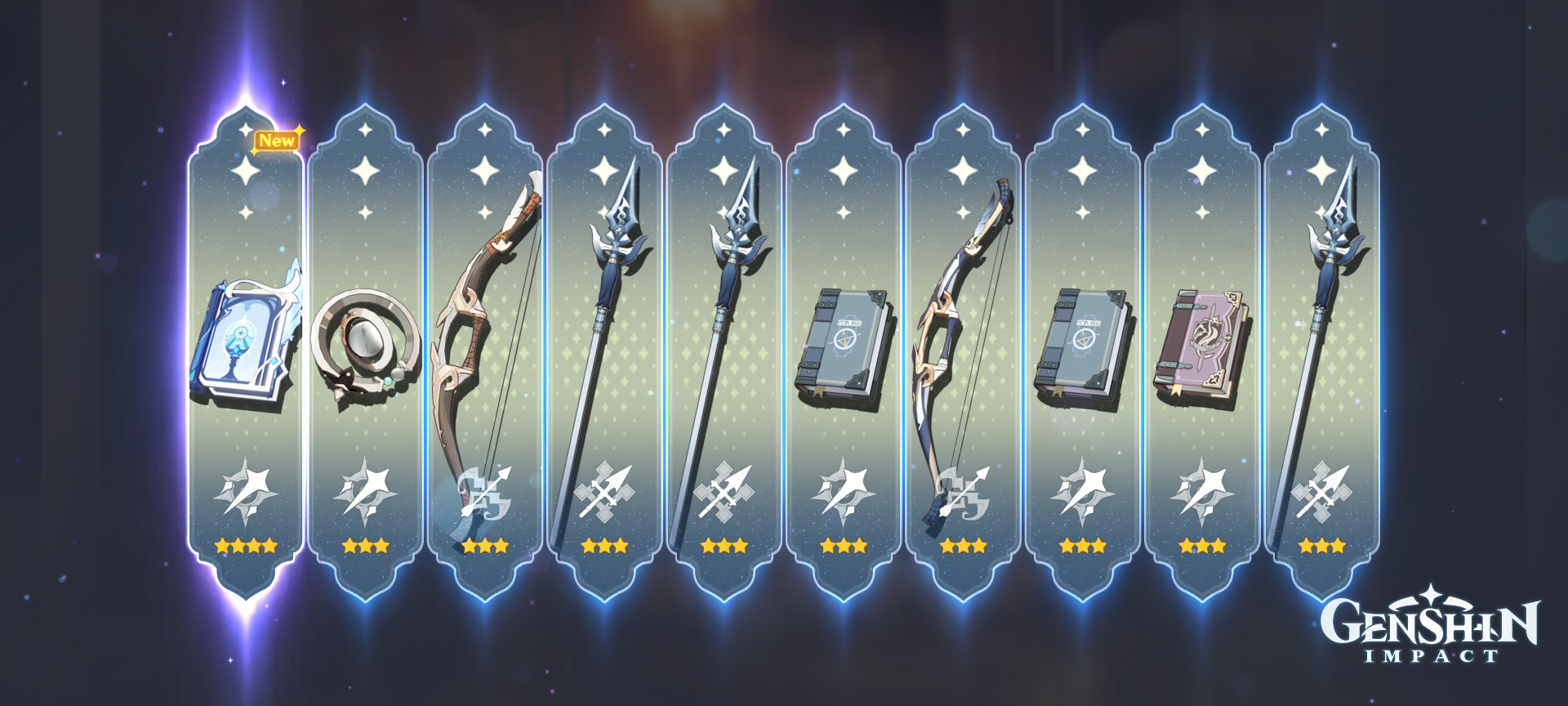Viewport: 1568px width, 706px height.
Task: Click the yellow New badge on the first card
Action: tap(278, 140)
